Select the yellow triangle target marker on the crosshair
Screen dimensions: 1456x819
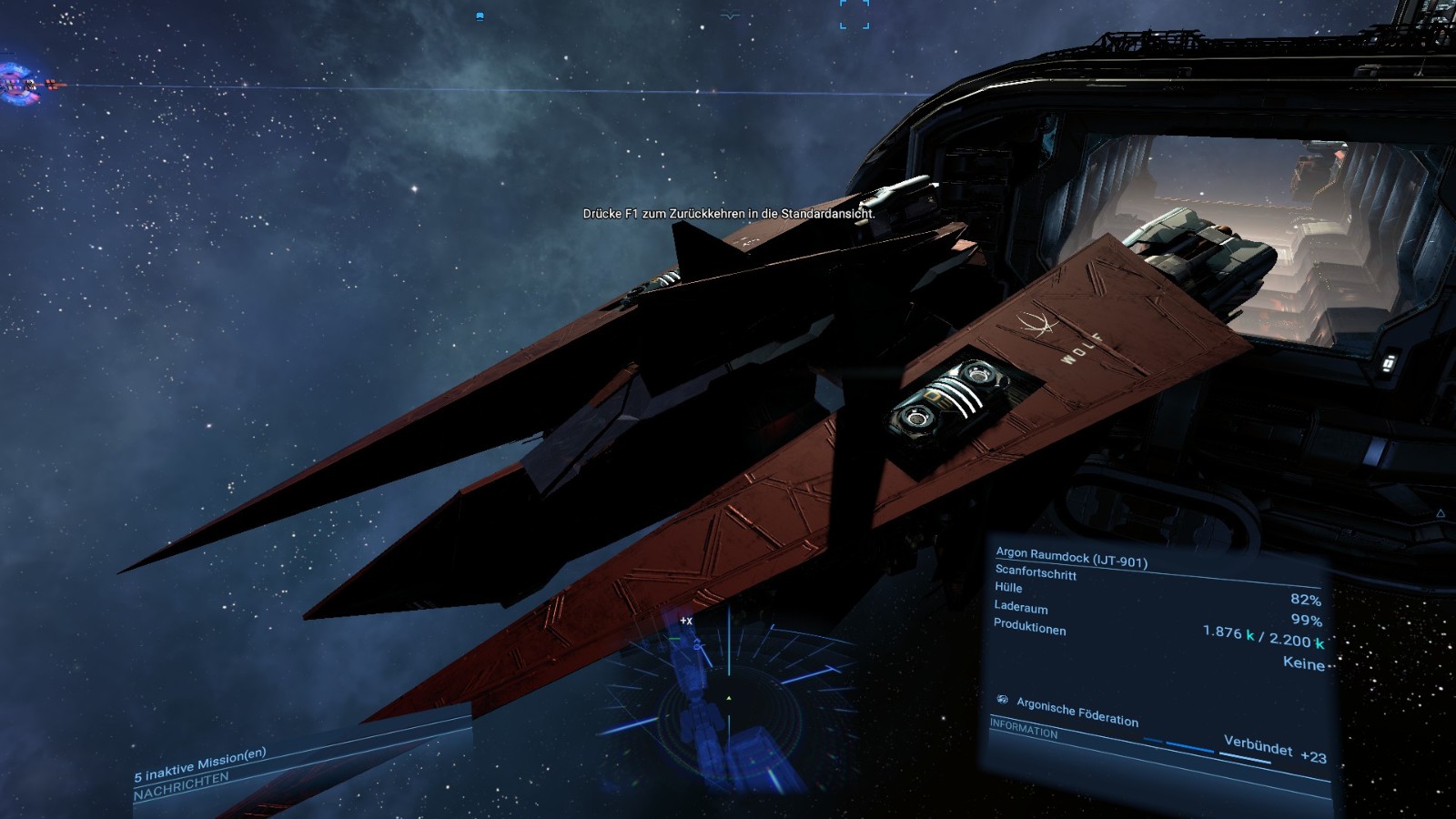coord(728,697)
